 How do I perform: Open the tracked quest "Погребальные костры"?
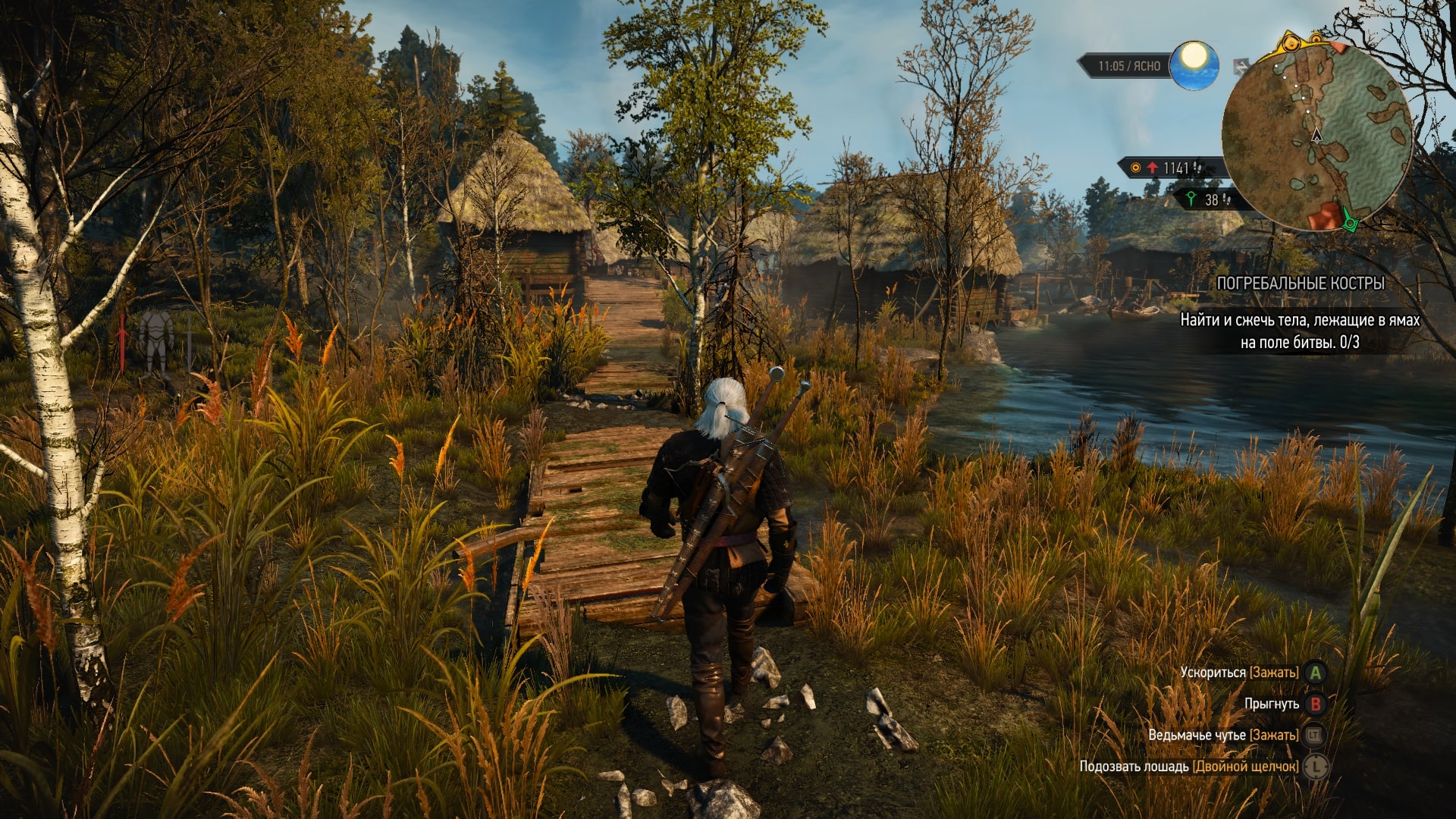pos(1300,284)
